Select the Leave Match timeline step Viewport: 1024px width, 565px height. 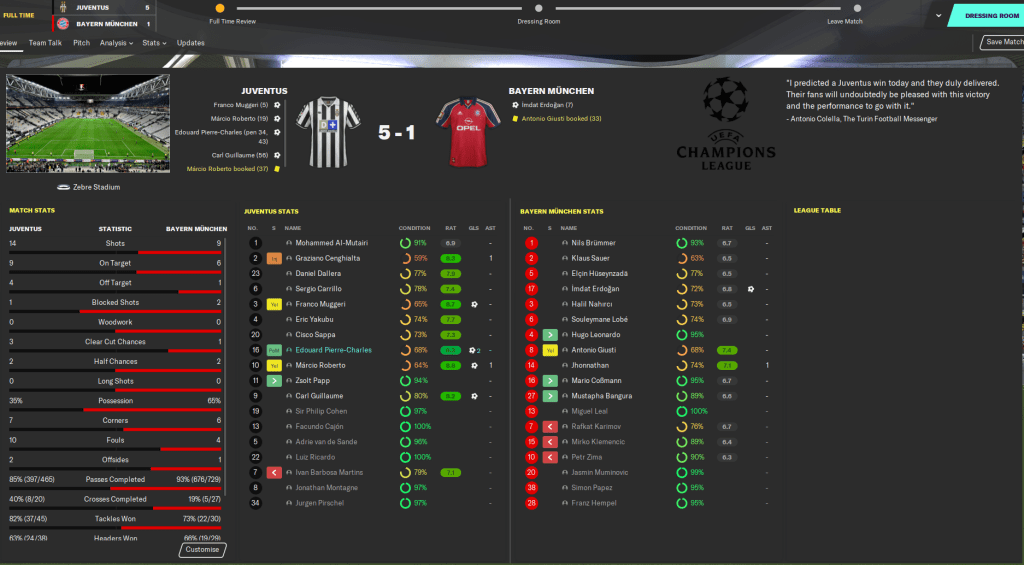pyautogui.click(x=846, y=9)
